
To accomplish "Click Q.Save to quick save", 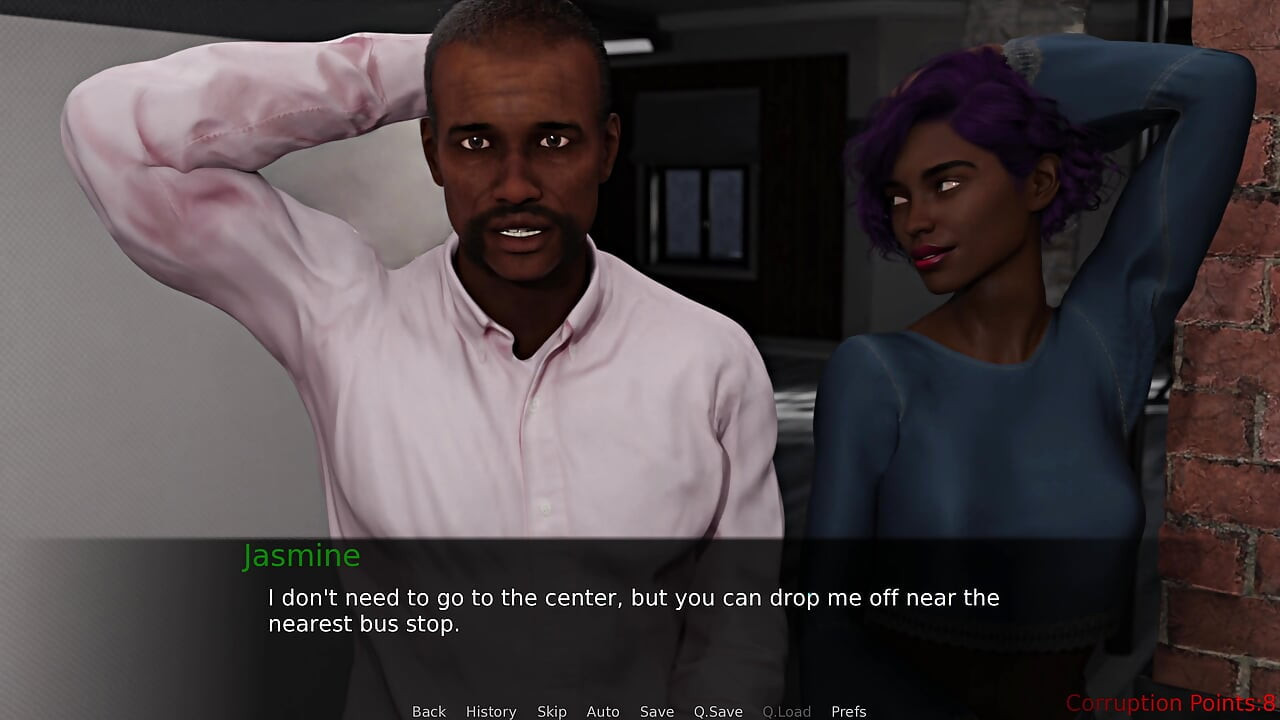I will [x=718, y=711].
